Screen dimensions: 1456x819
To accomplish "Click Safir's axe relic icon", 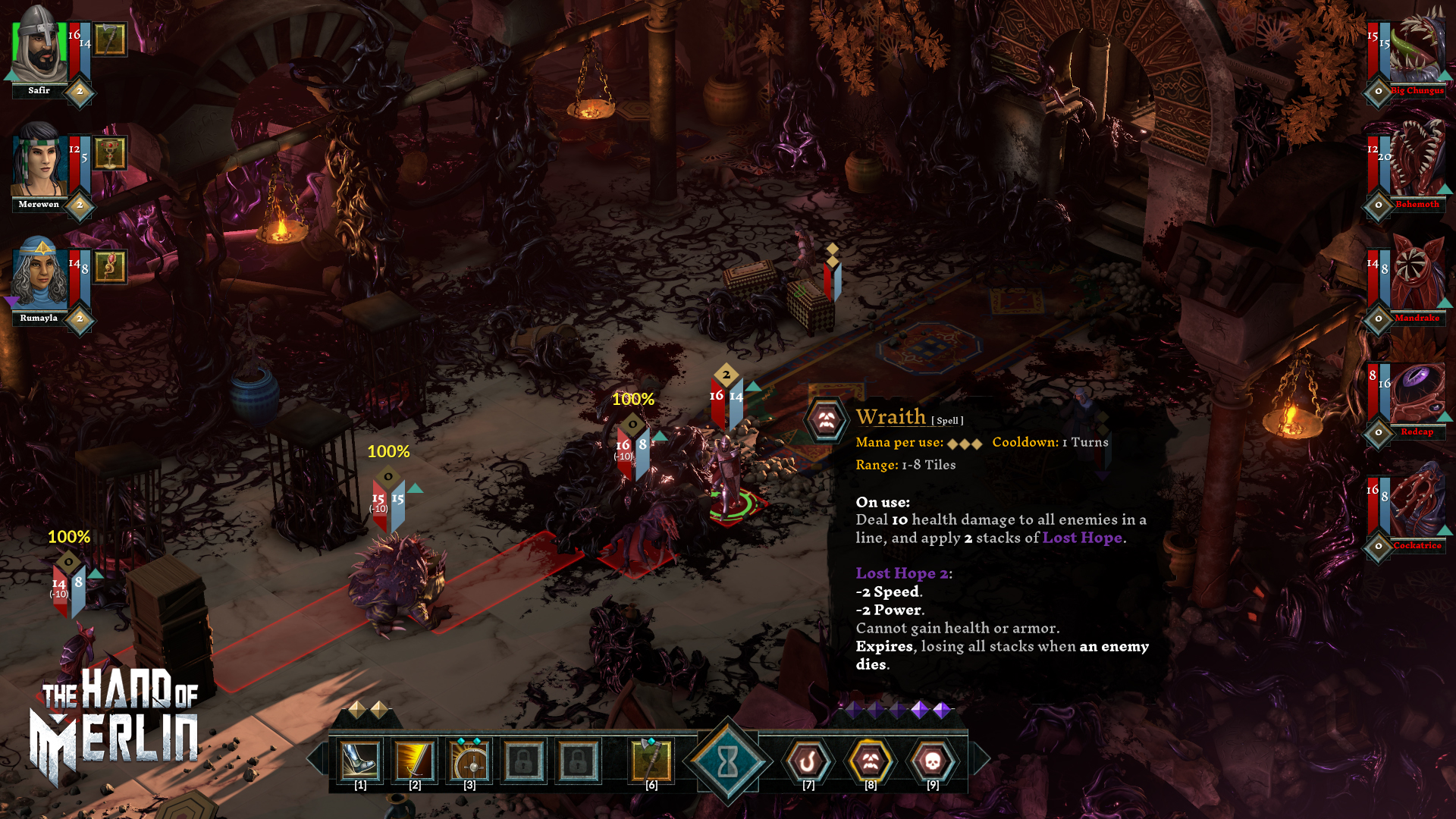I will coord(111,39).
